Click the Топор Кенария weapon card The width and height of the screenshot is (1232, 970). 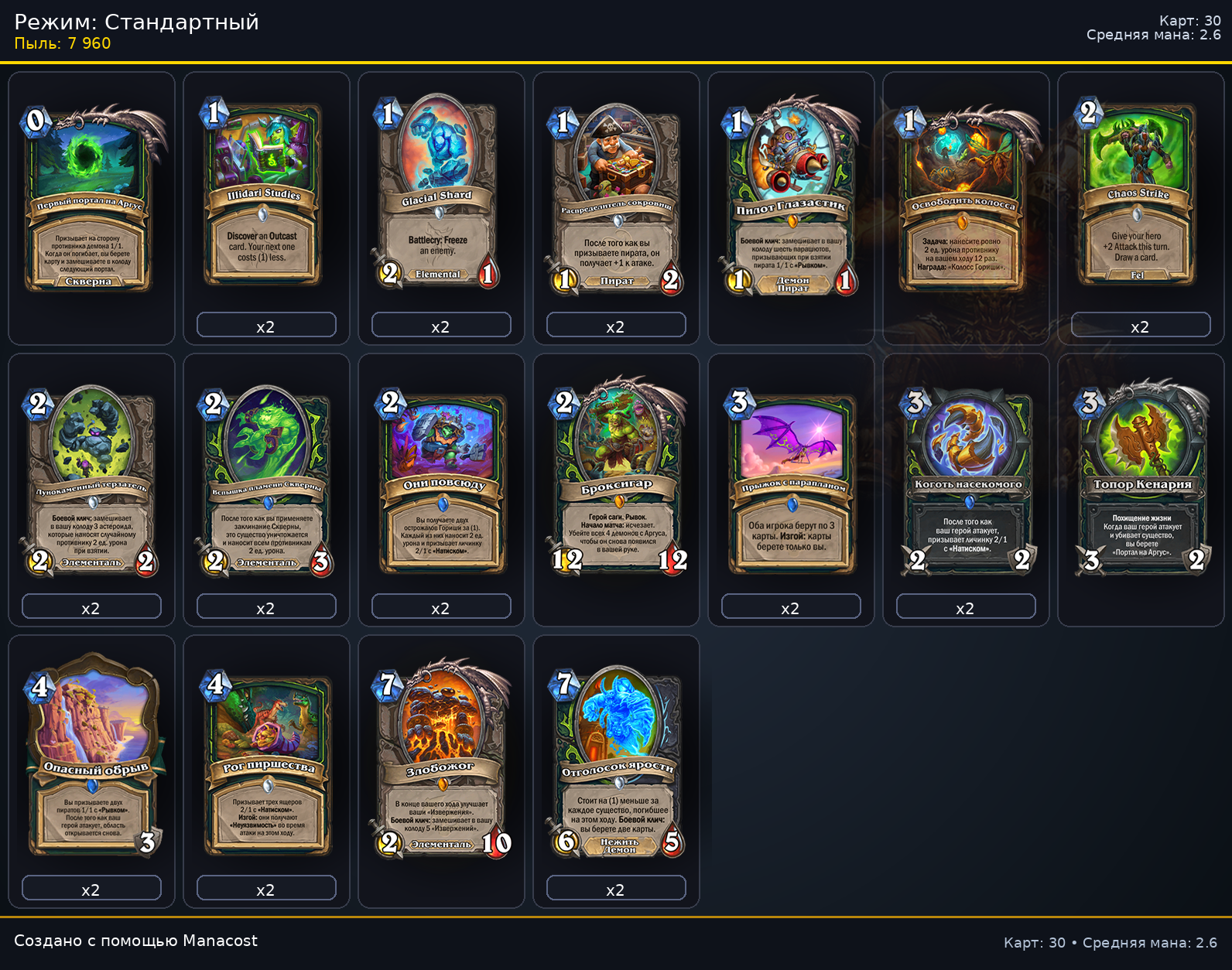(1140, 481)
